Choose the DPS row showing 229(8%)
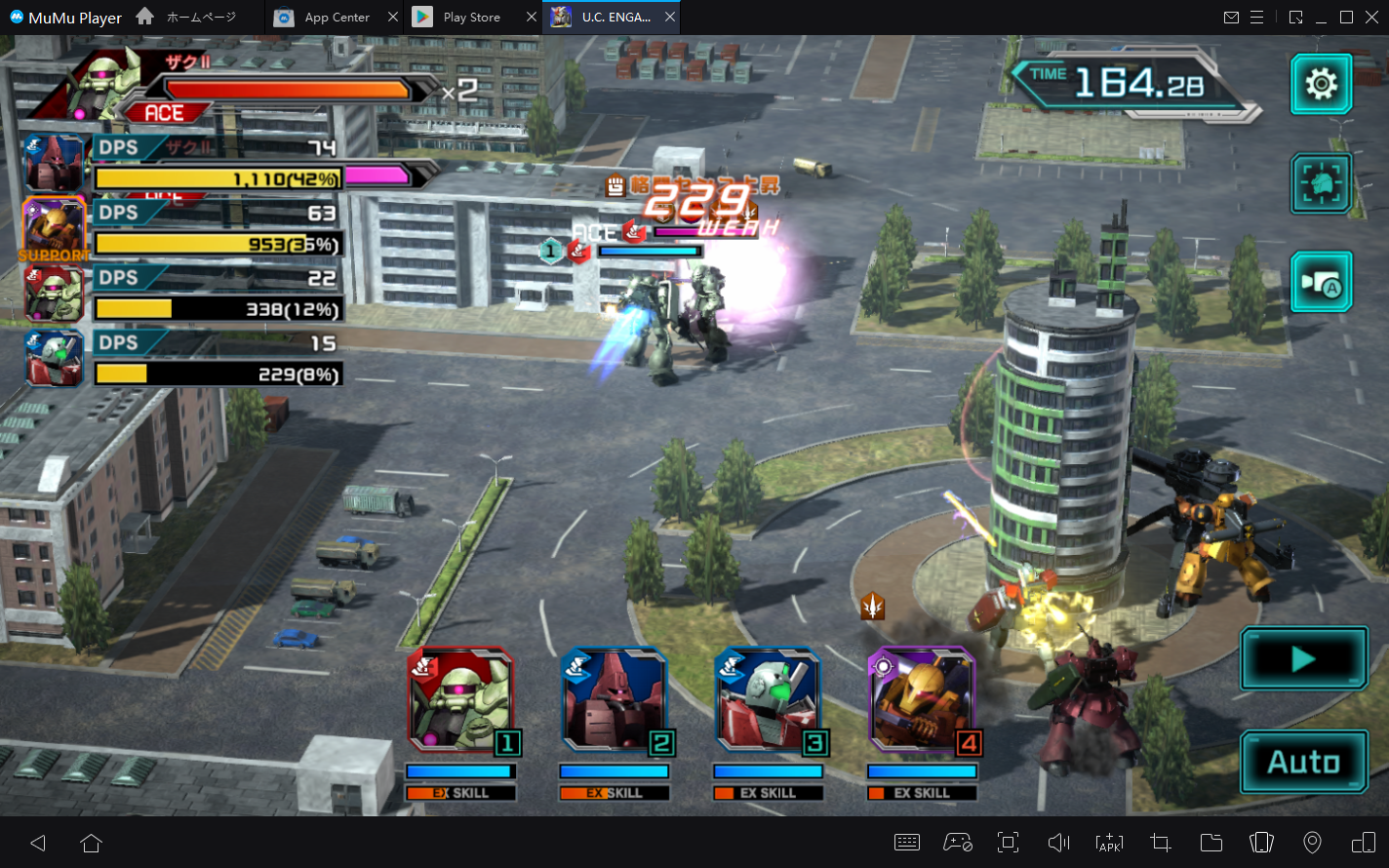 tap(217, 360)
